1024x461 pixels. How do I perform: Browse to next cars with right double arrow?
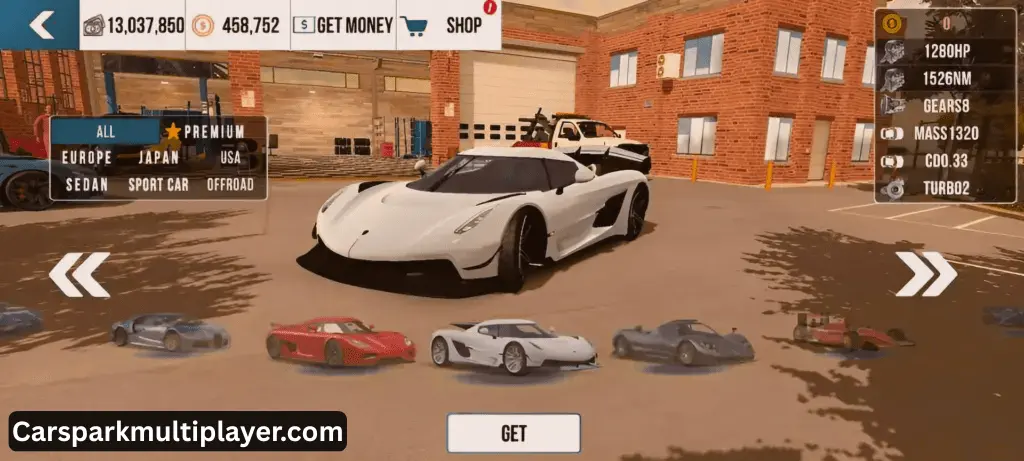(x=925, y=274)
